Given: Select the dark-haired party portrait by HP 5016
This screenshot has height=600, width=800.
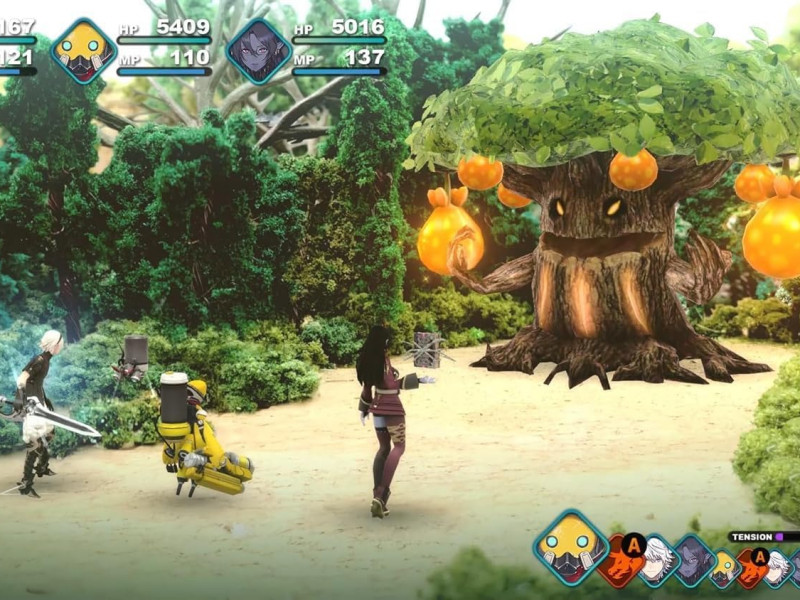Looking at the screenshot, I should 259,50.
